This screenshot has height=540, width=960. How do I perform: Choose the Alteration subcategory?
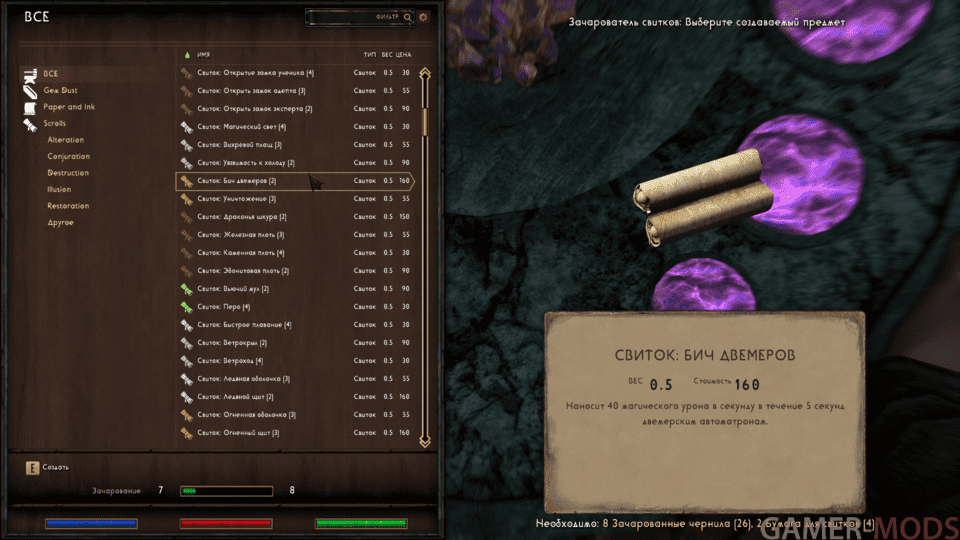point(66,140)
